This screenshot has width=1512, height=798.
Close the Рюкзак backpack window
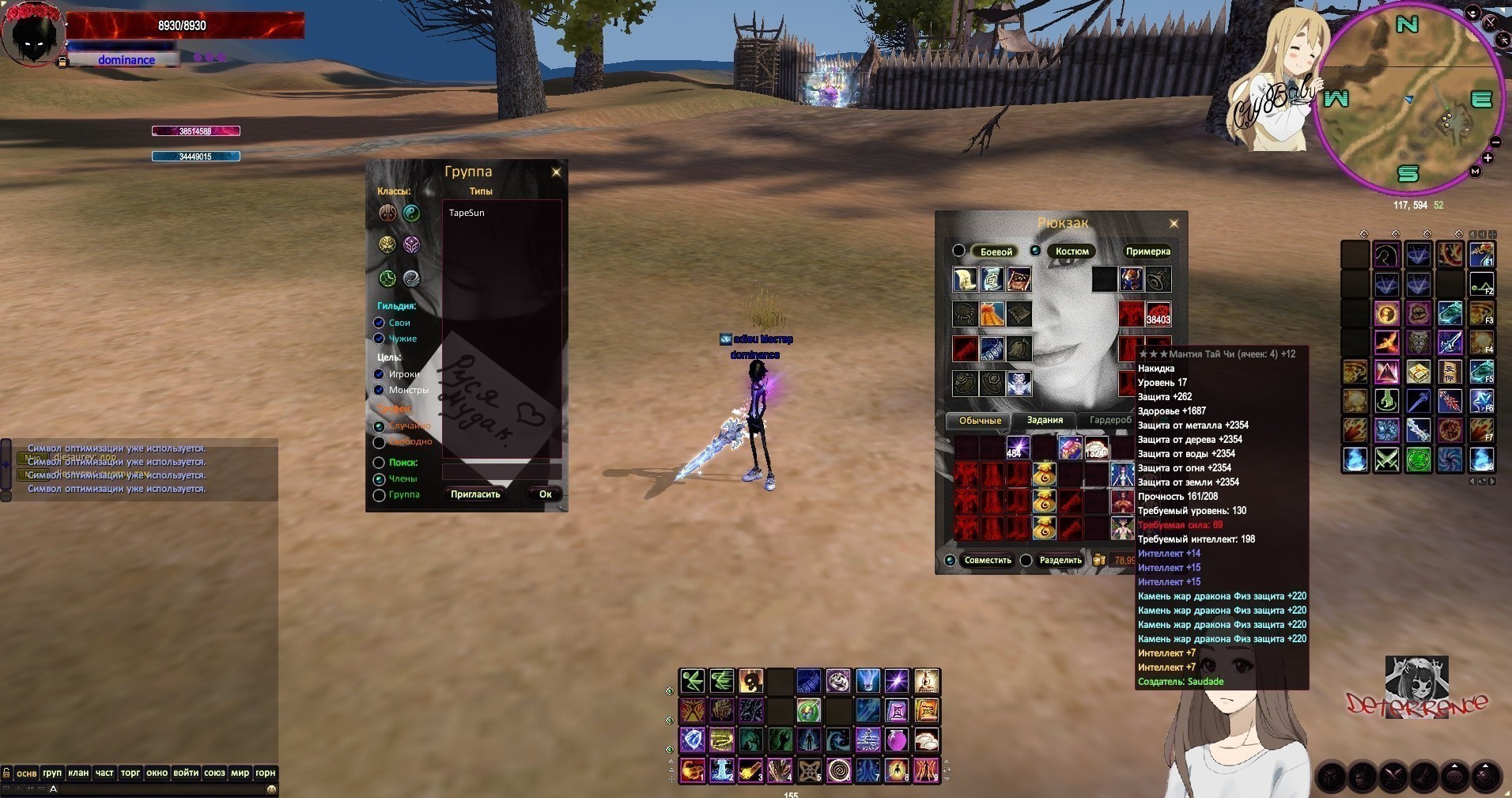(x=1174, y=224)
